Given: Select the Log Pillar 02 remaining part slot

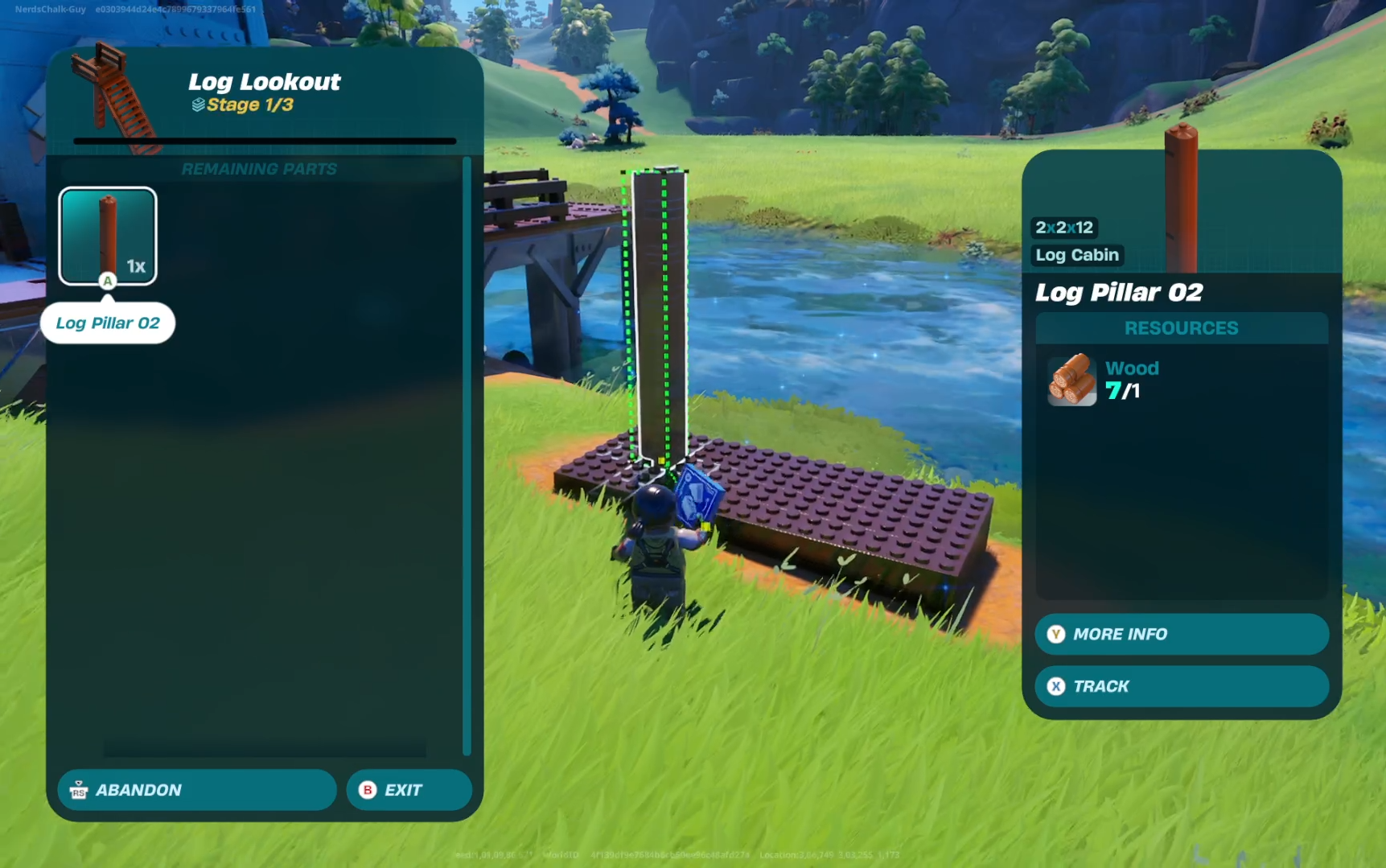Looking at the screenshot, I should 108,236.
